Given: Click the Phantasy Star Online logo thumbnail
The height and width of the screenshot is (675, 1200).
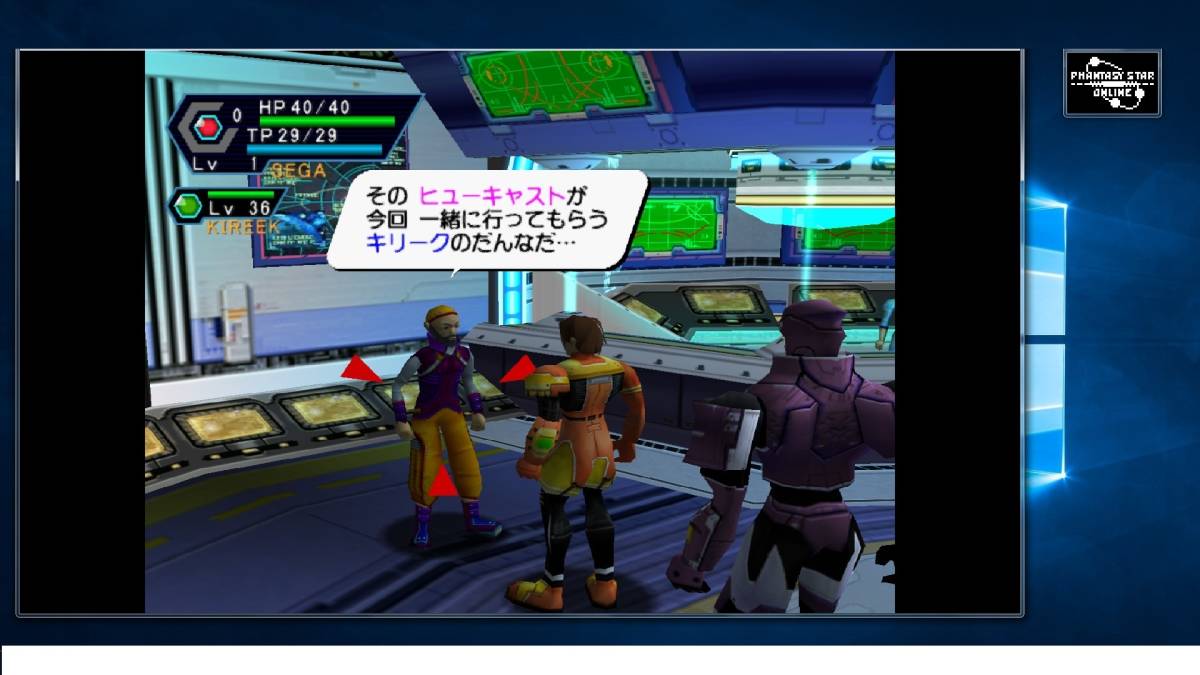Looking at the screenshot, I should tap(1112, 83).
